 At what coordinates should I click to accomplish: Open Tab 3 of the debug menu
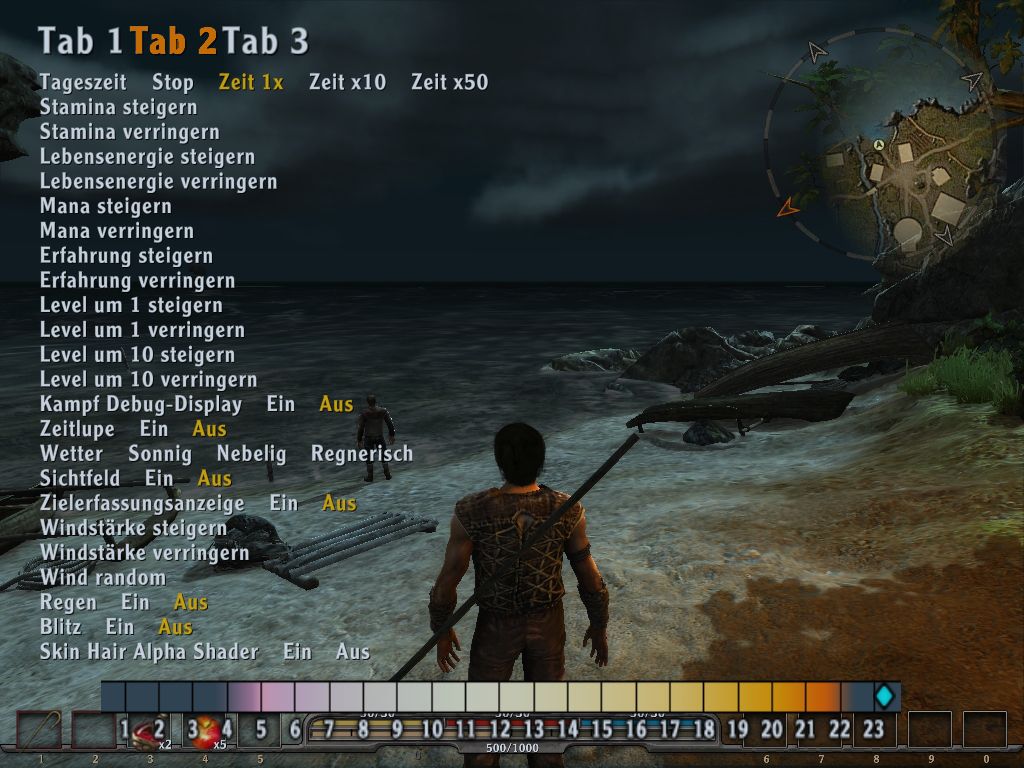[x=265, y=41]
